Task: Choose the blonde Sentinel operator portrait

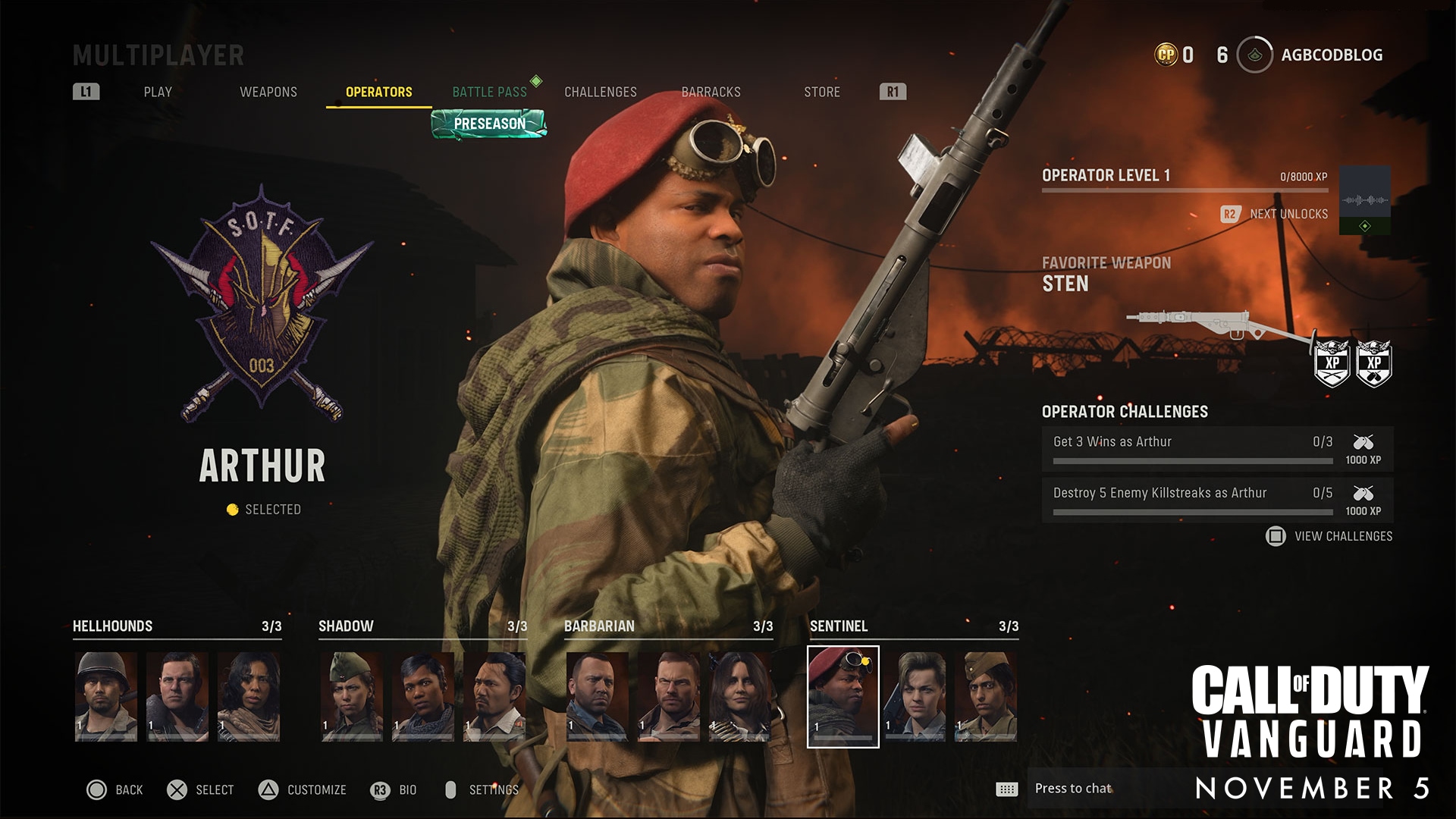Action: pyautogui.click(x=915, y=696)
